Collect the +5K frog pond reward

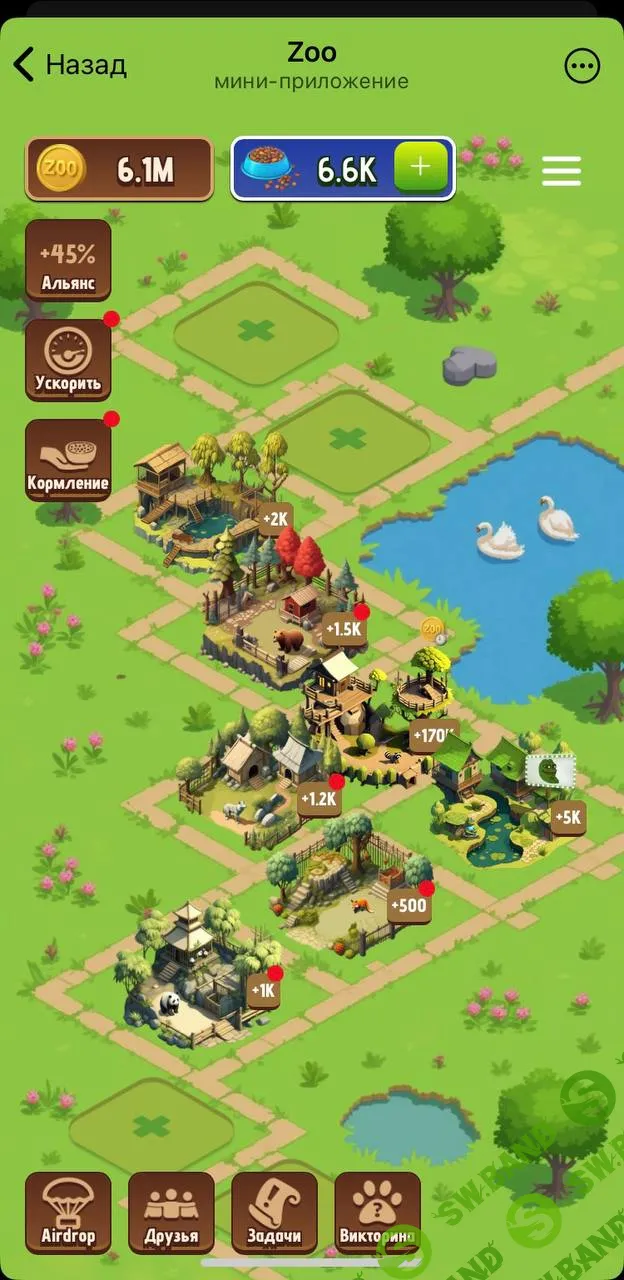point(567,817)
